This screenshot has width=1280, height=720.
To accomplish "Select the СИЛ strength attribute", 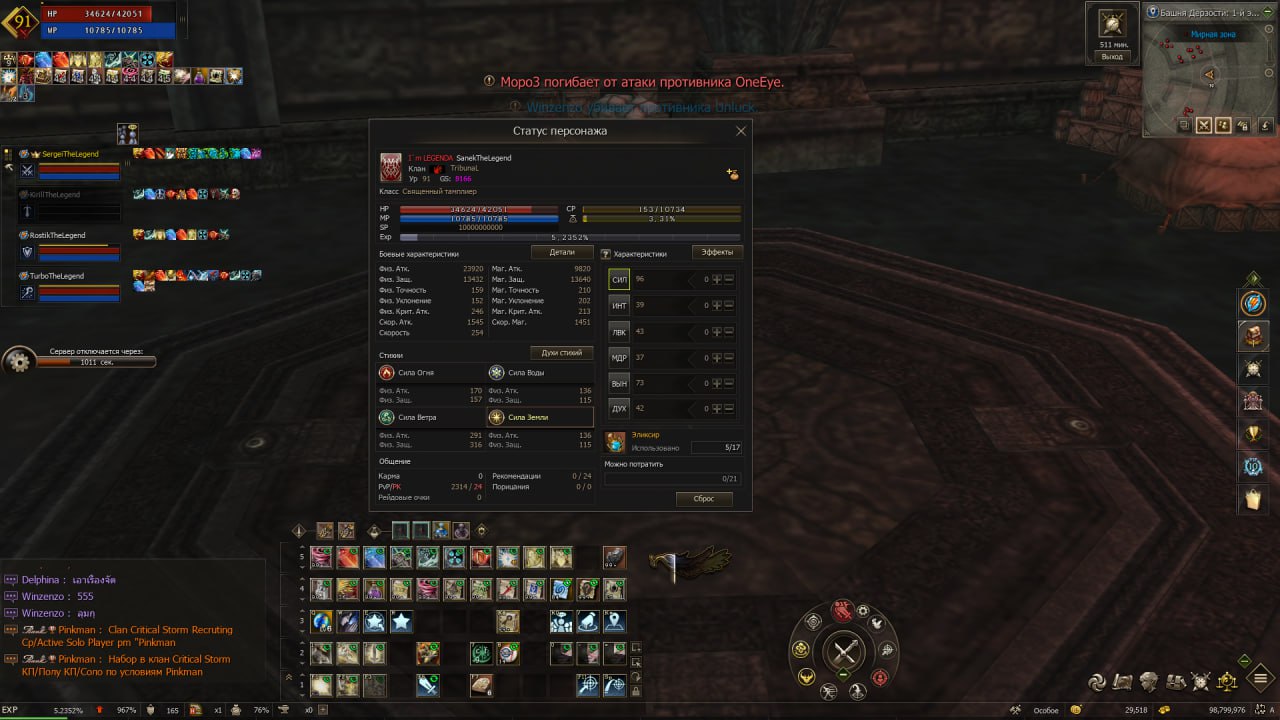I will (x=620, y=280).
